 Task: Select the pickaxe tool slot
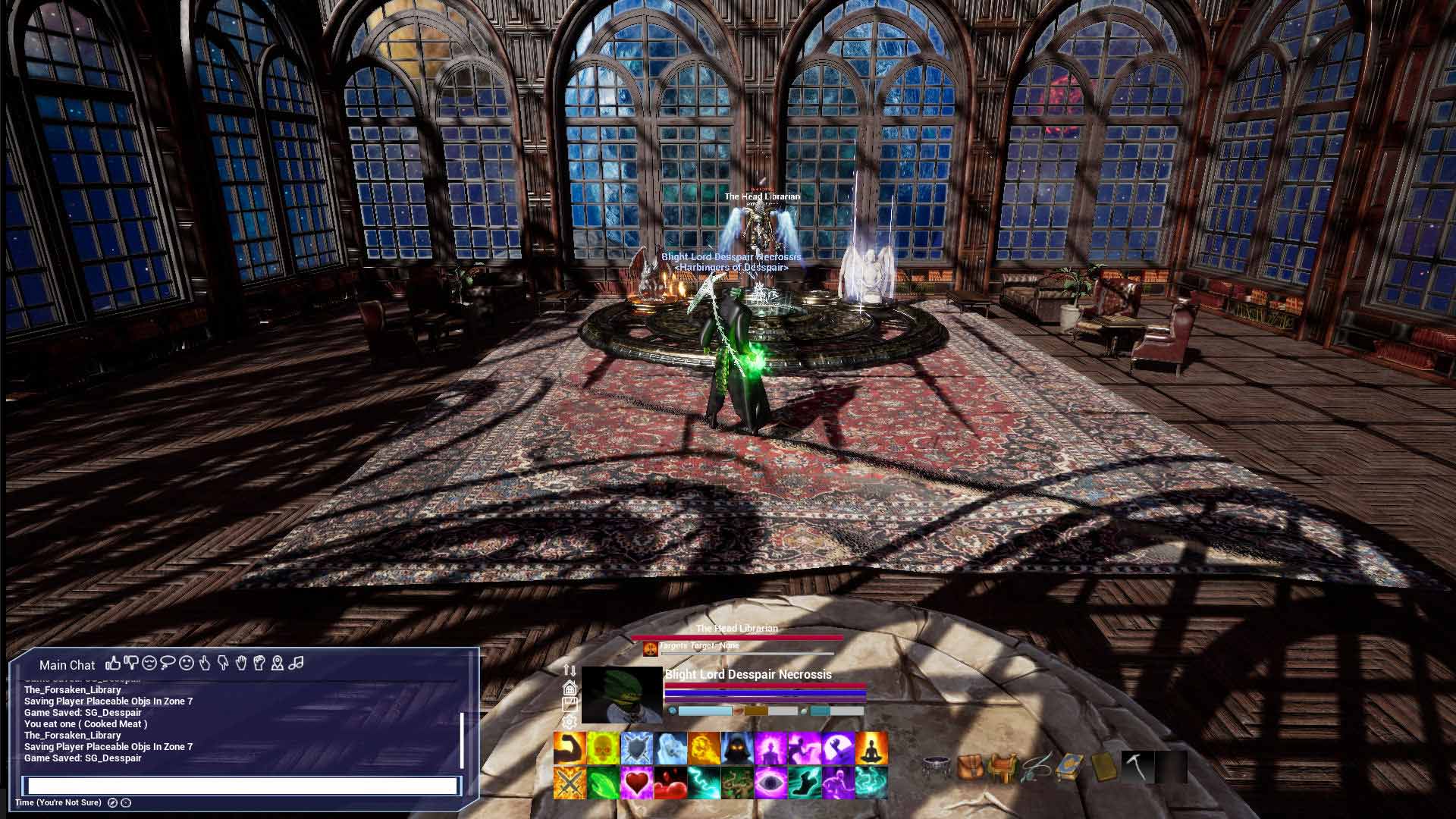click(1137, 767)
